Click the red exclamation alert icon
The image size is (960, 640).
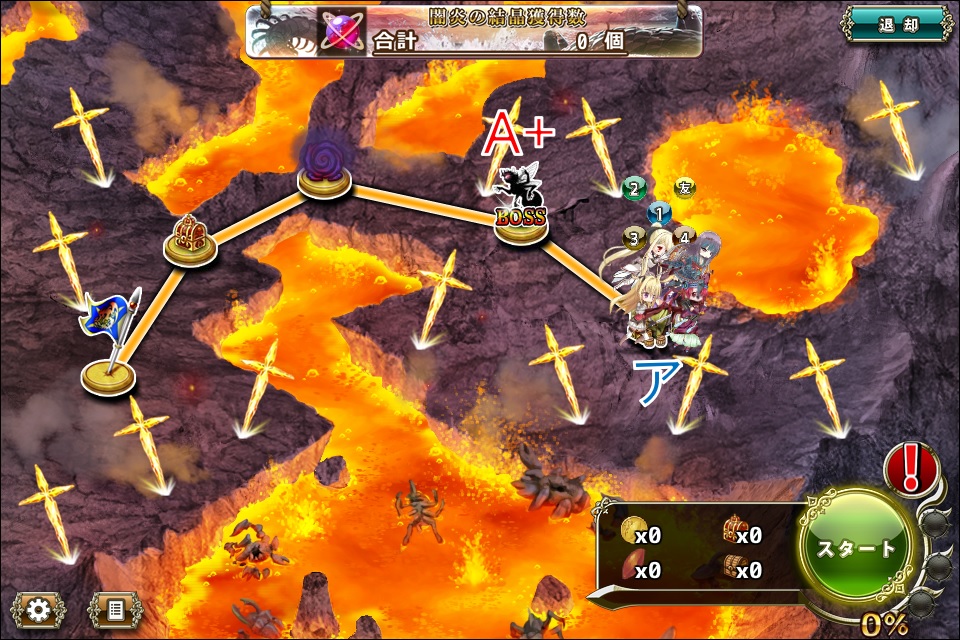pyautogui.click(x=910, y=466)
